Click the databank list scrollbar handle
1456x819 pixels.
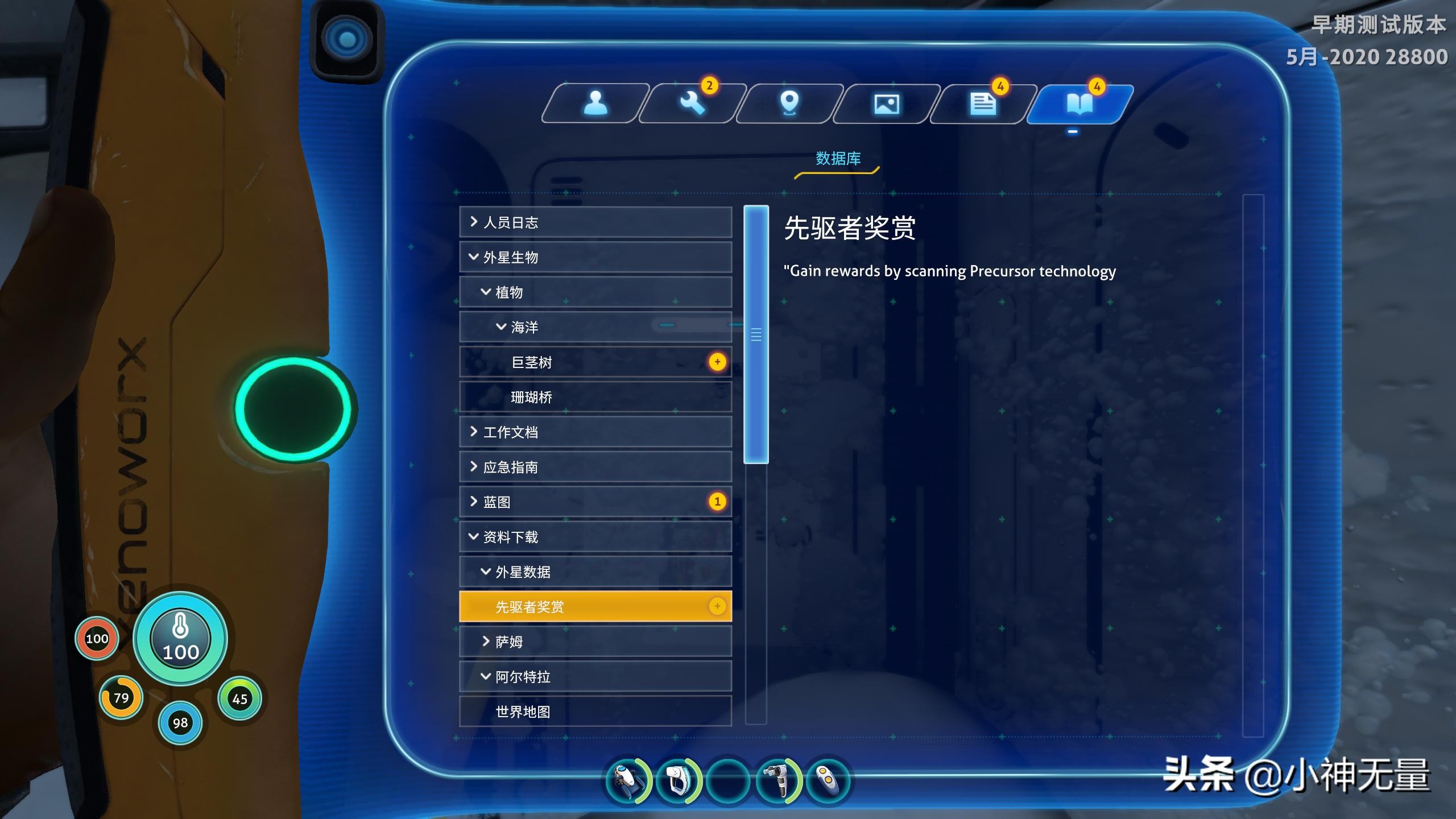point(756,334)
